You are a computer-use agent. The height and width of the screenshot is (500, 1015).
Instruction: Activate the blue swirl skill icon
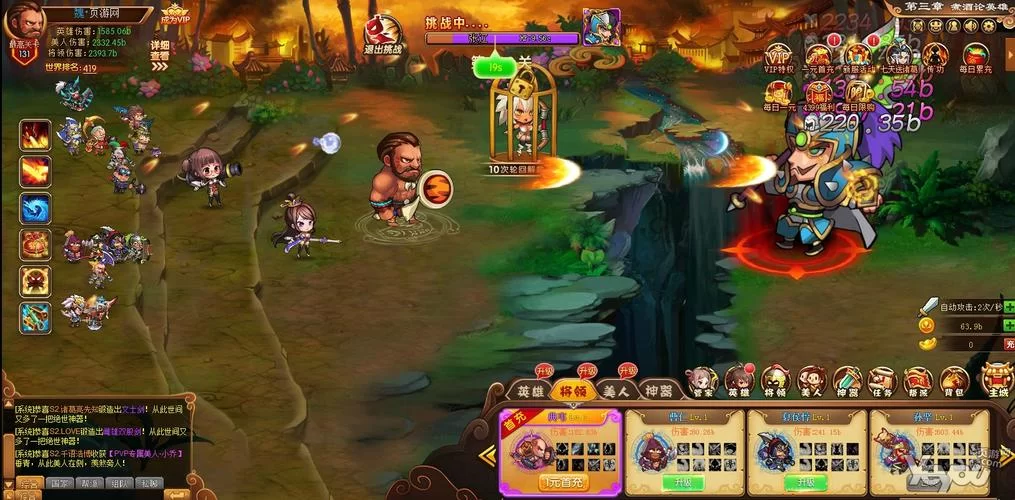(x=35, y=208)
